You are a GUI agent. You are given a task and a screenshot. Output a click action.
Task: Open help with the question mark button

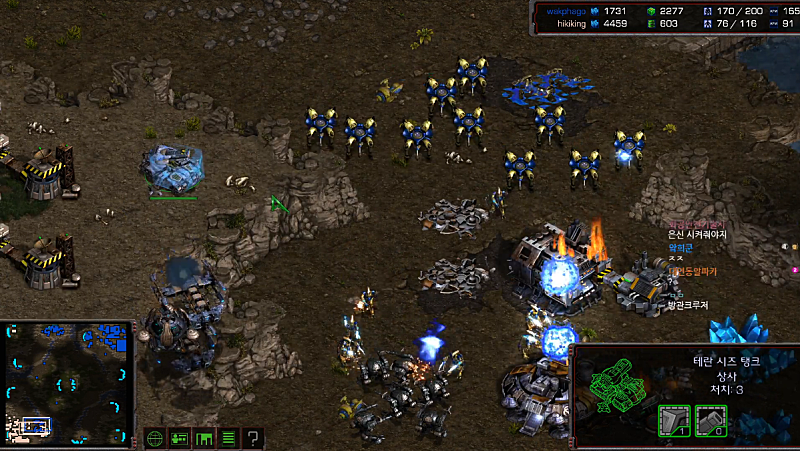(x=254, y=438)
